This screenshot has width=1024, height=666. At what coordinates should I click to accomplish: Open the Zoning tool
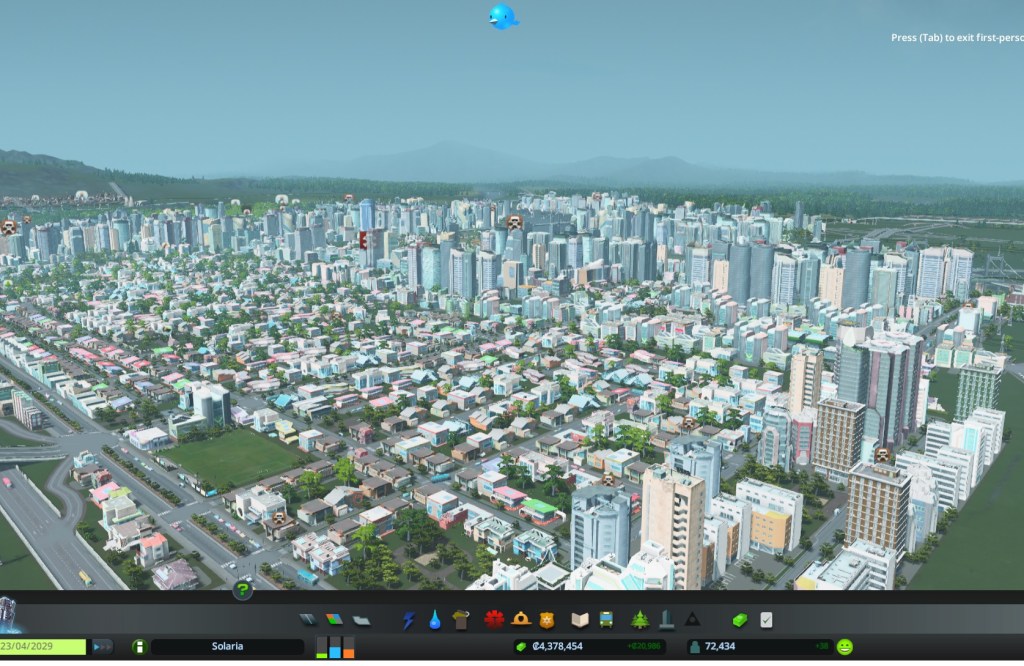pos(334,620)
